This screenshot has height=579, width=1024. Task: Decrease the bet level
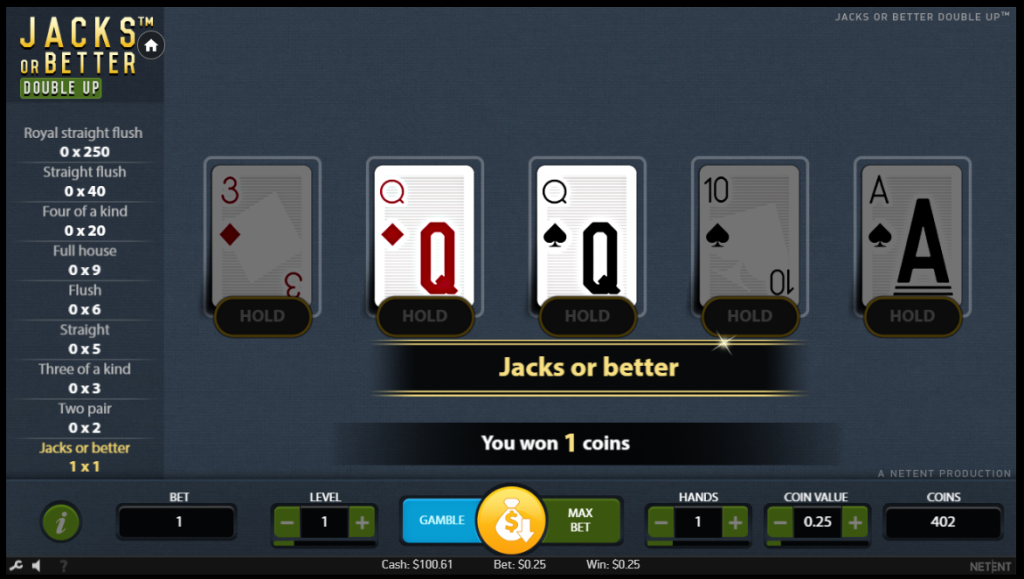tap(287, 521)
